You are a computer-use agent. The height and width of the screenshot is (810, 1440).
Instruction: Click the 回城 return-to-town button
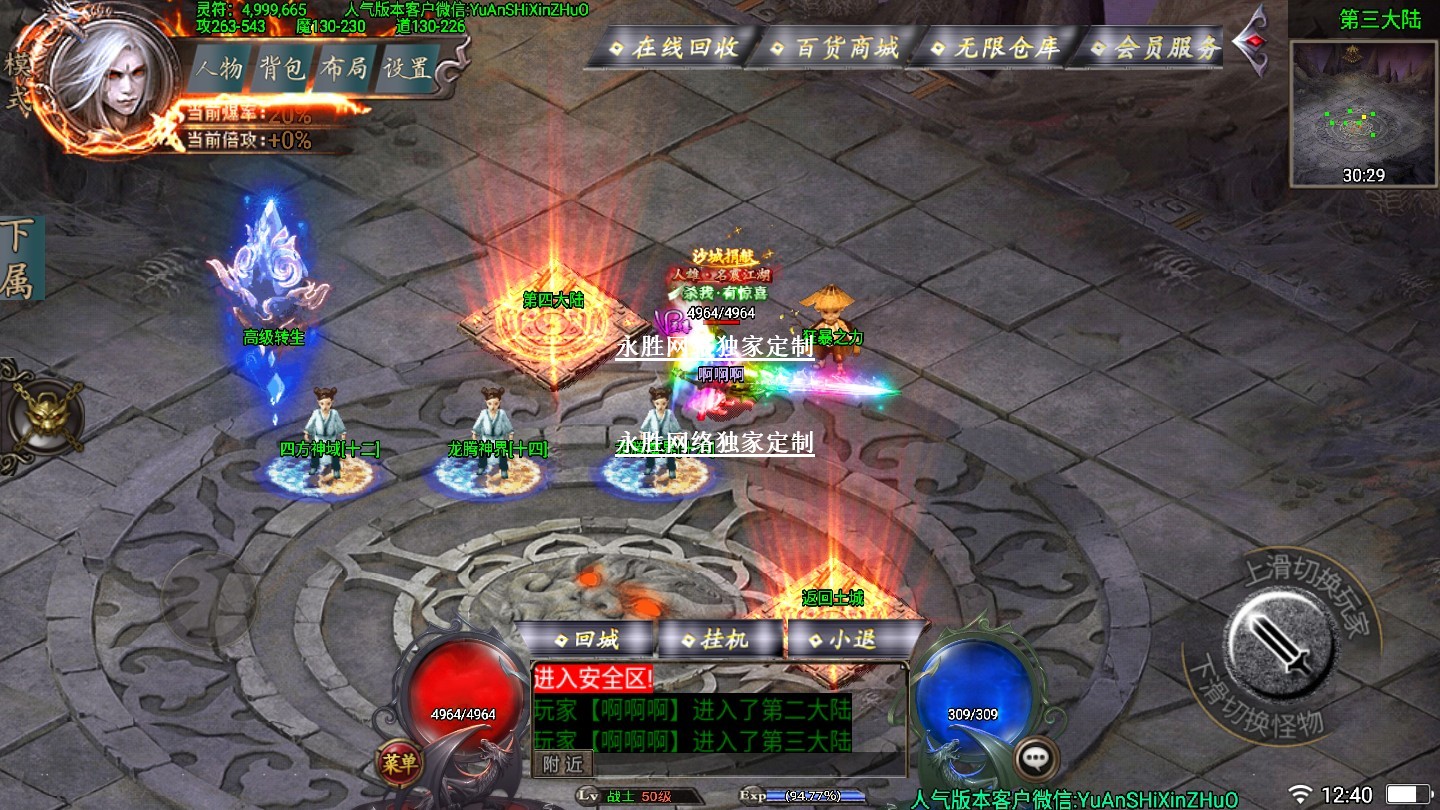pos(587,639)
